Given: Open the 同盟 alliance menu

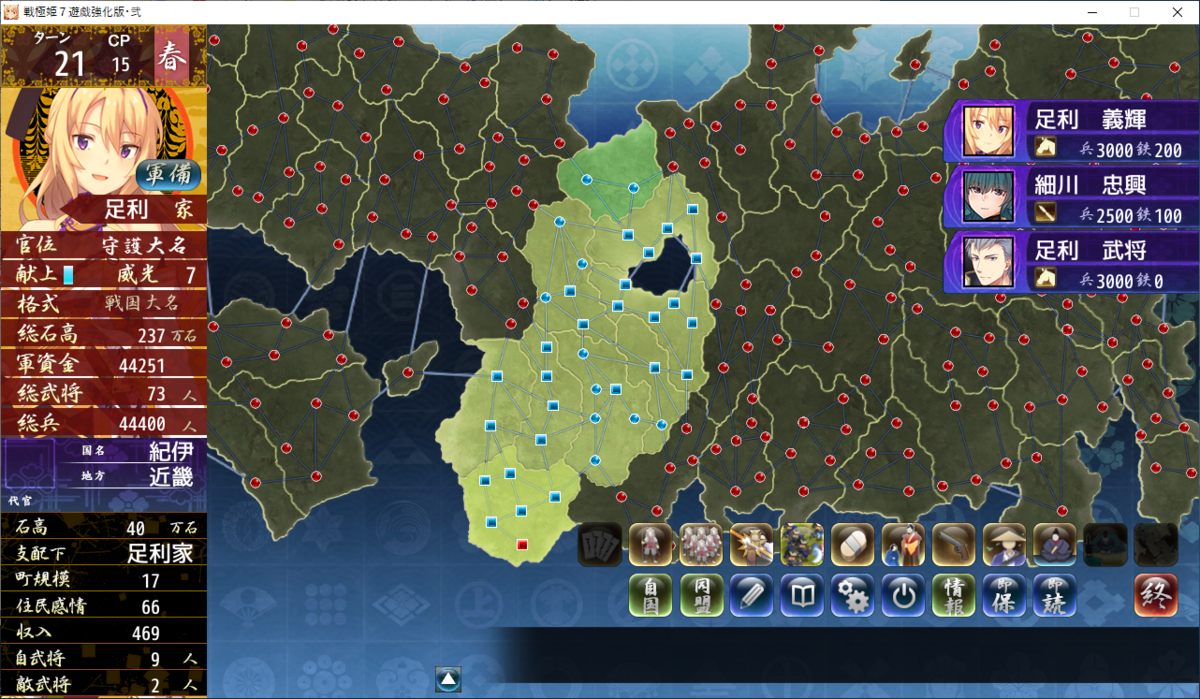Looking at the screenshot, I should click(x=701, y=596).
